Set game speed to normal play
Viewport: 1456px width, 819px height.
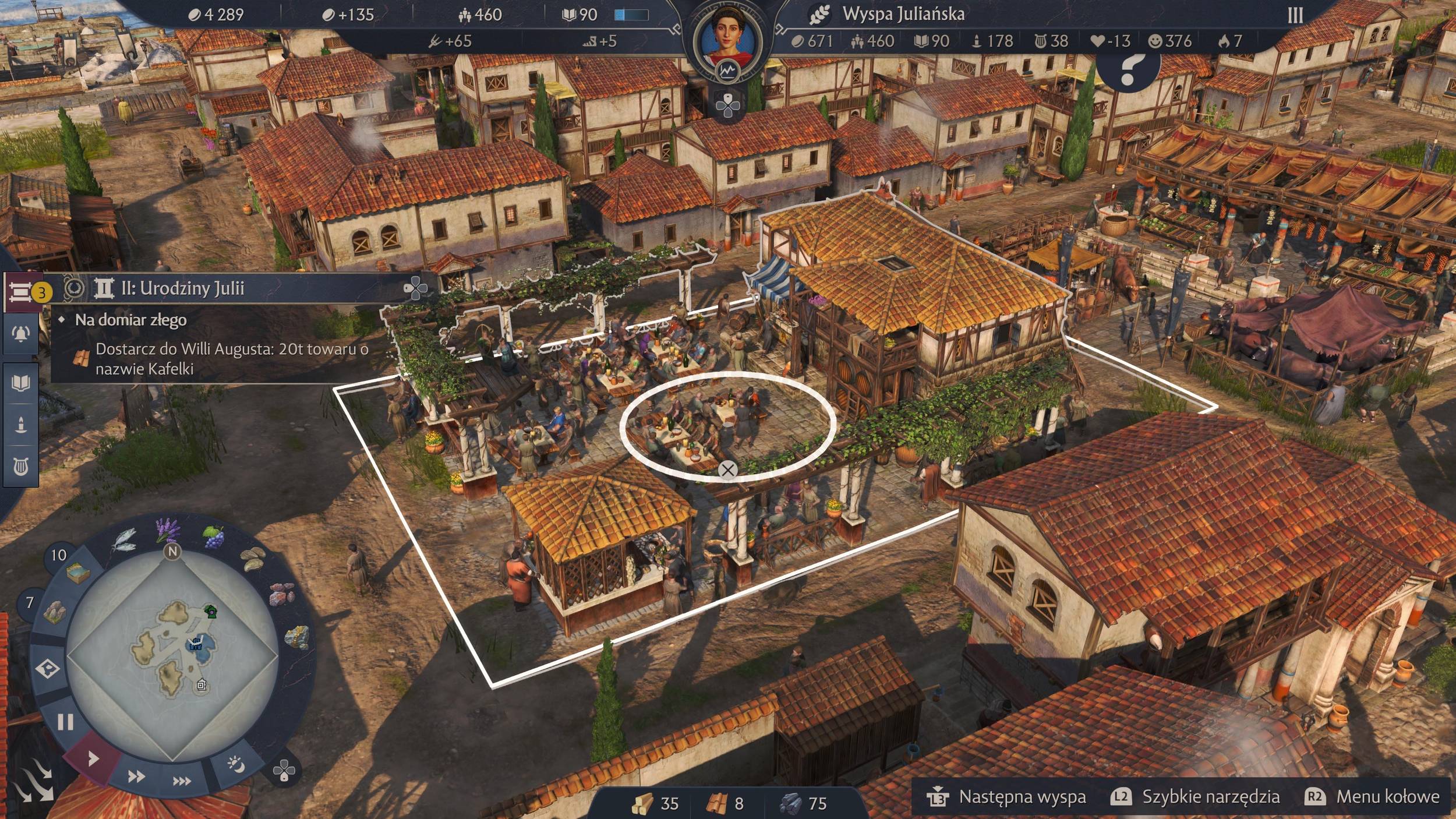pyautogui.click(x=92, y=758)
